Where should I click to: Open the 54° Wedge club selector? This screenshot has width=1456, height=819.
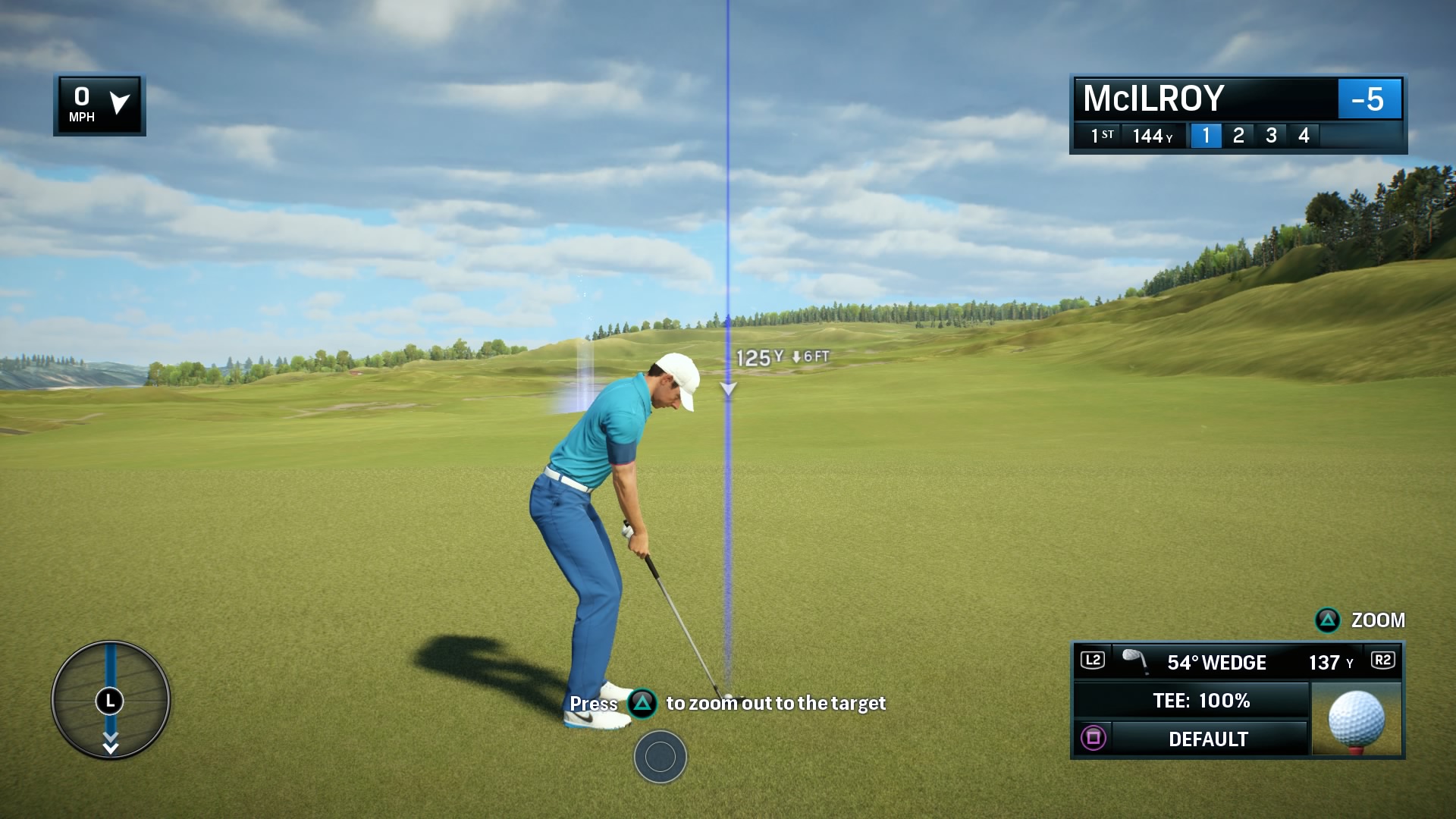(1216, 662)
